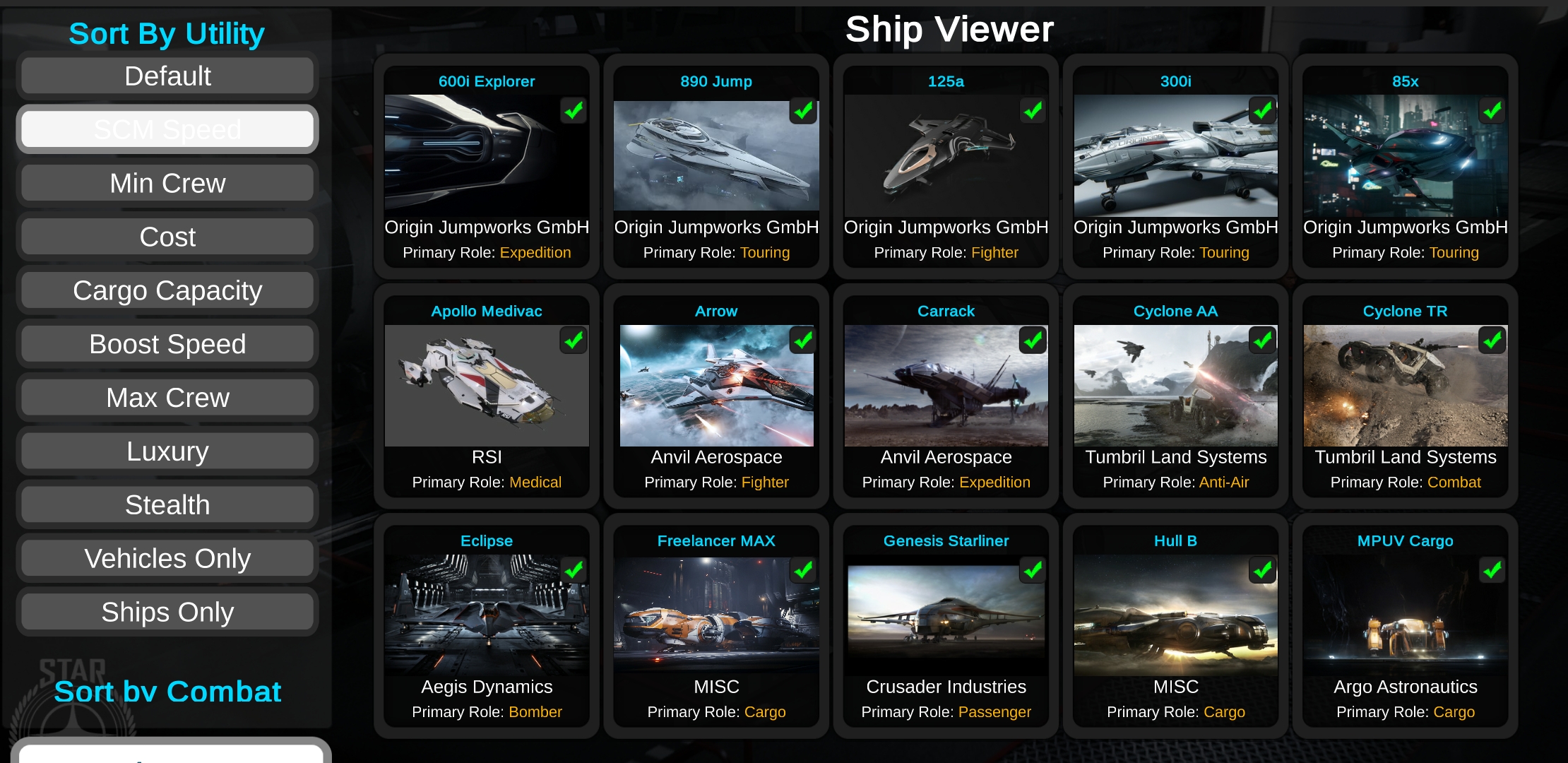The width and height of the screenshot is (1568, 763).
Task: Deselect the 890 Jump checkmark
Action: [x=803, y=110]
